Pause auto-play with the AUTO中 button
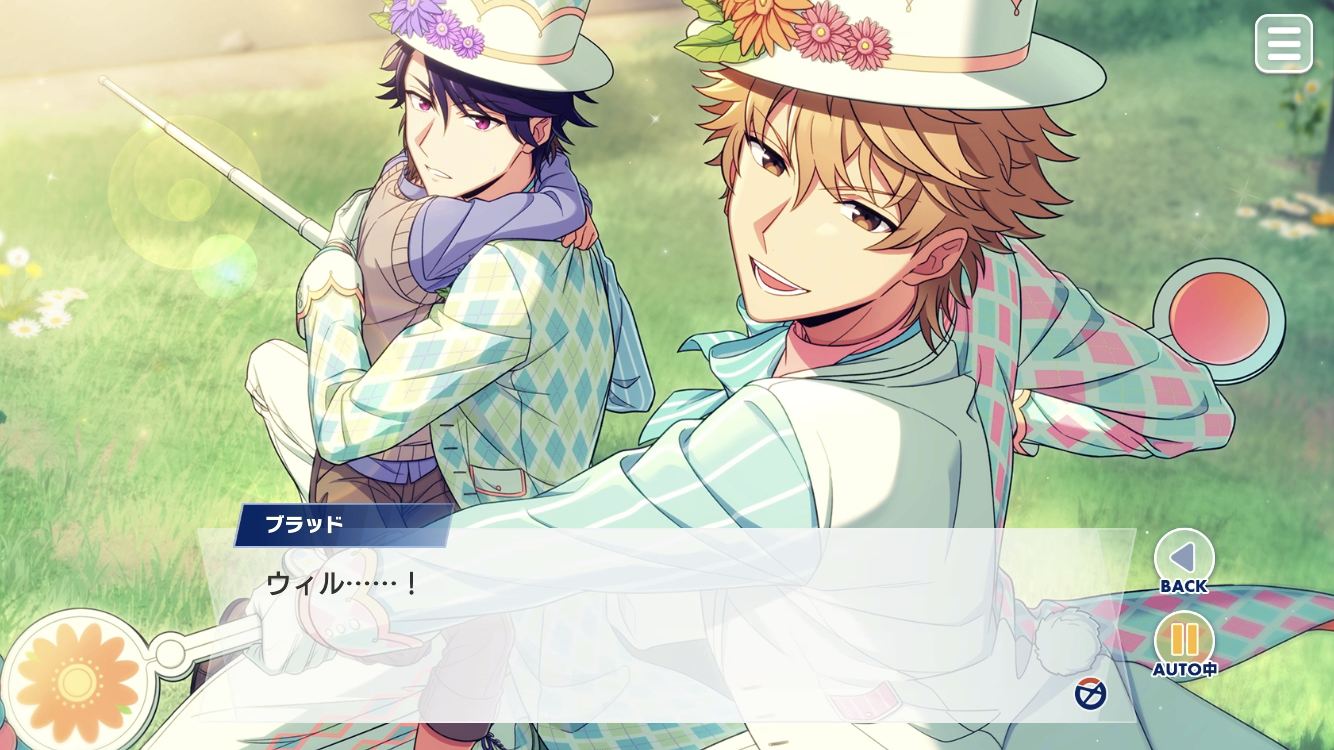The width and height of the screenshot is (1334, 750). coord(1184,641)
